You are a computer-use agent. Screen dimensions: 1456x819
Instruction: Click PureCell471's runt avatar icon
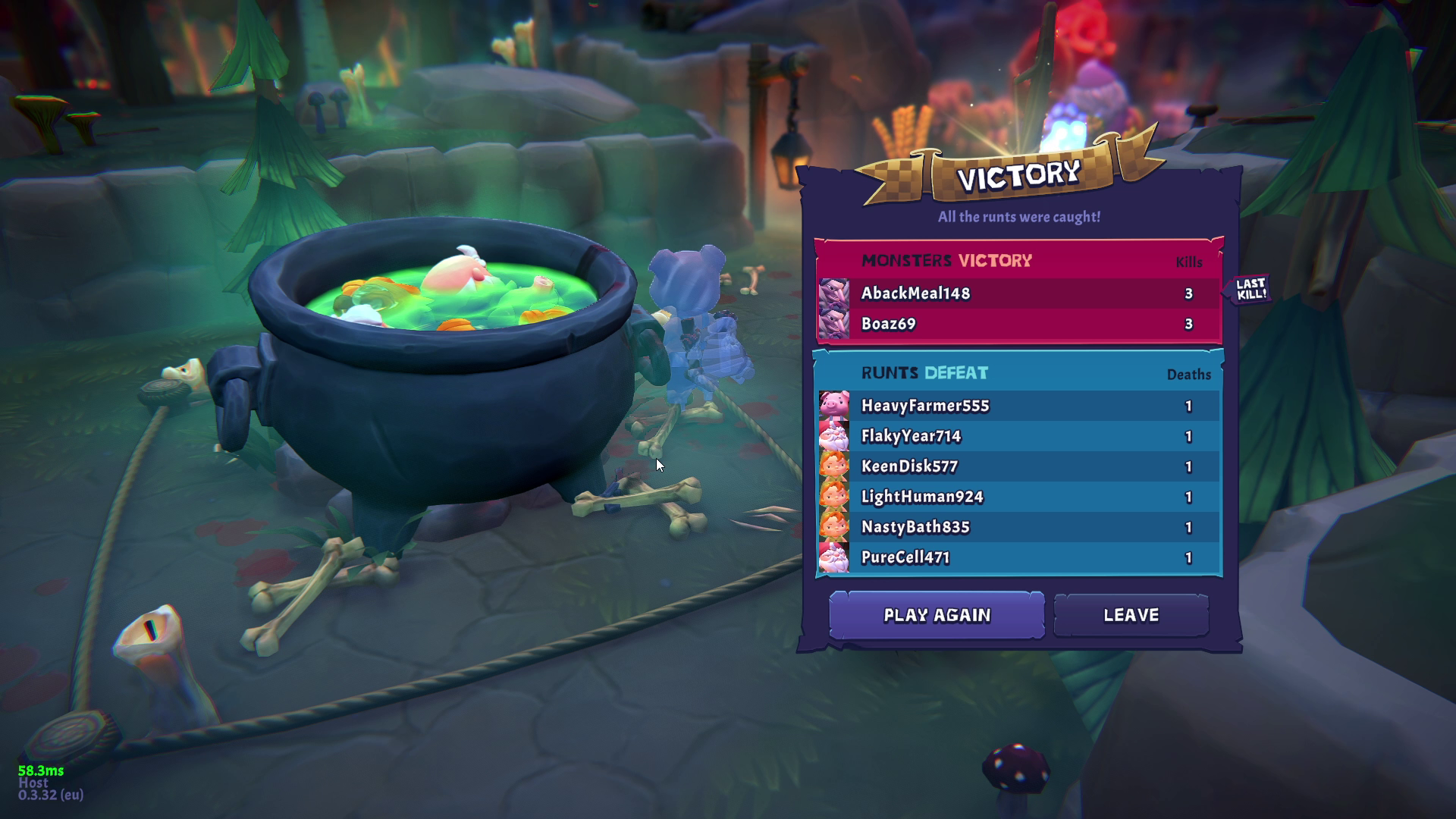[833, 557]
